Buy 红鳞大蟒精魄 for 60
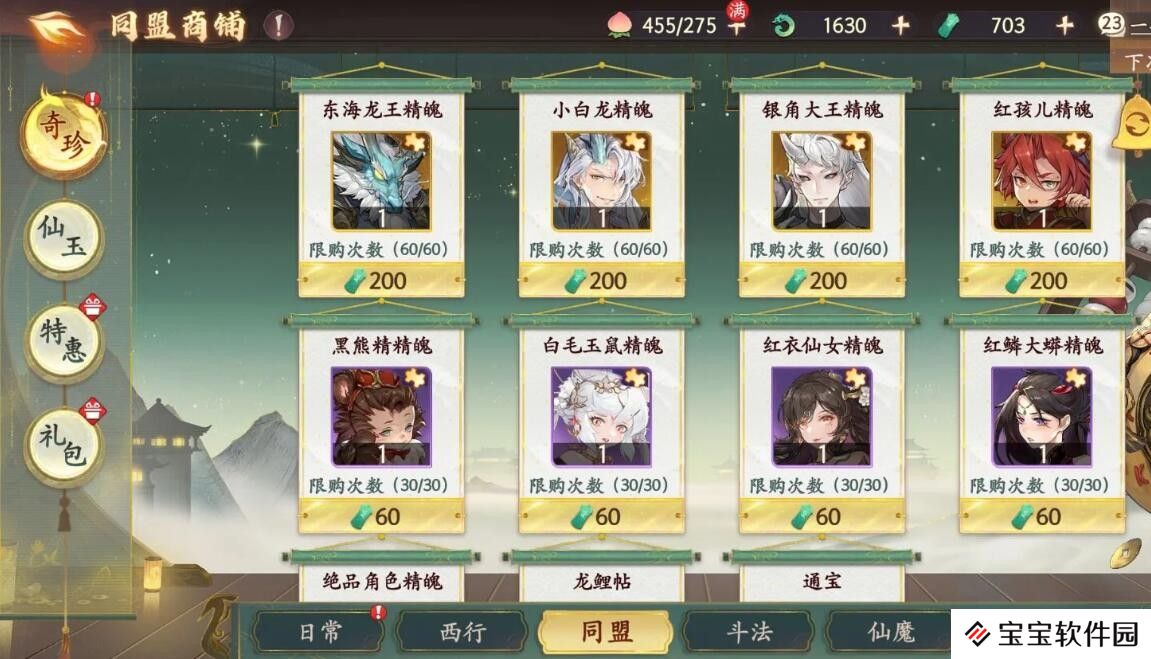The image size is (1151, 659). (x=1041, y=517)
